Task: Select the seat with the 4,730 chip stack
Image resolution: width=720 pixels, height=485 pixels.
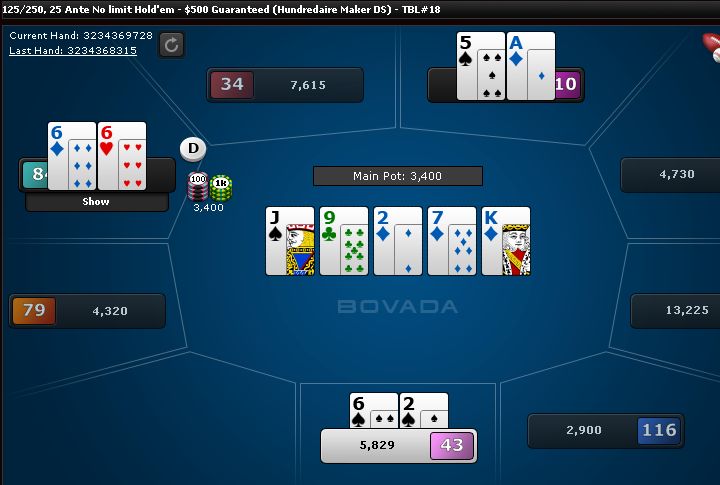Action: [x=670, y=174]
